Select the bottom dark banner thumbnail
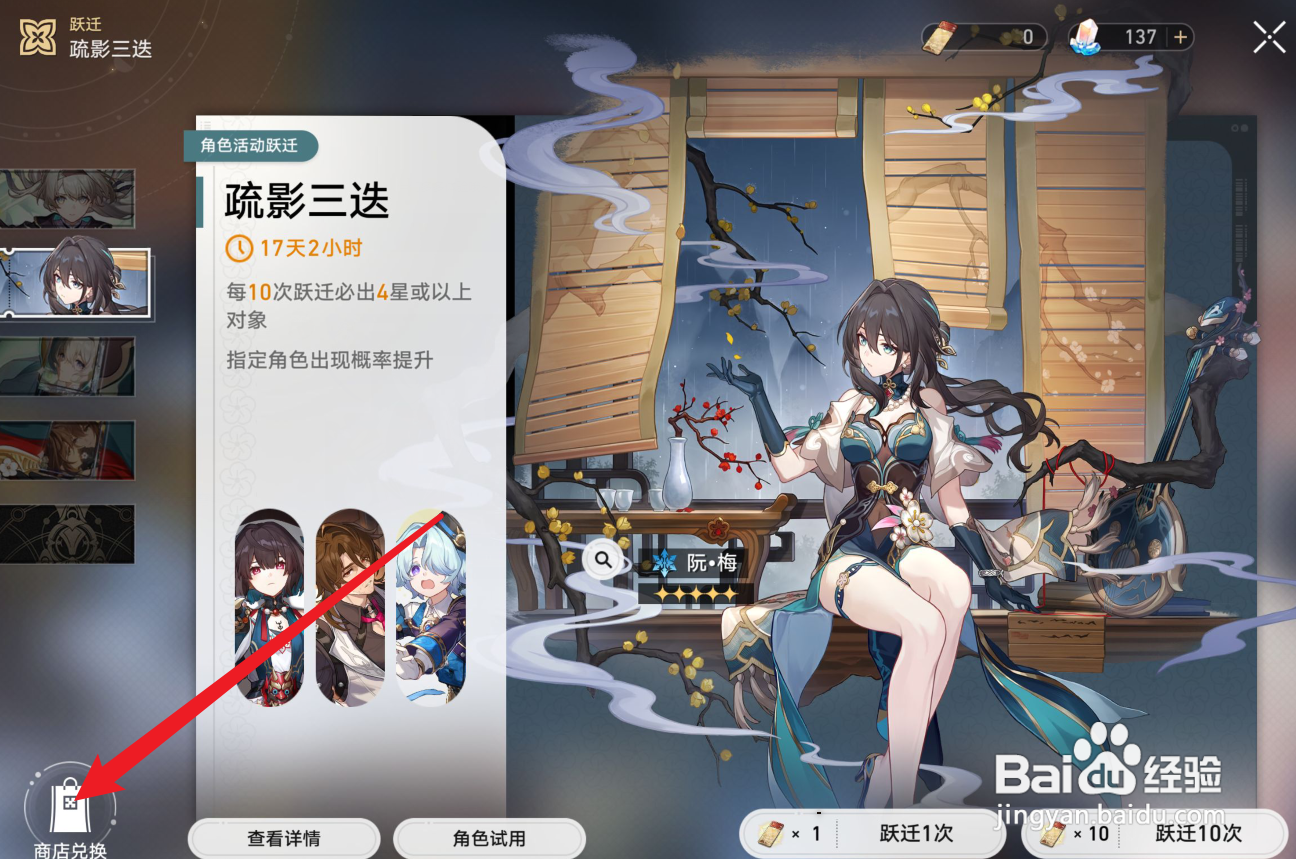The width and height of the screenshot is (1296, 859). 69,534
